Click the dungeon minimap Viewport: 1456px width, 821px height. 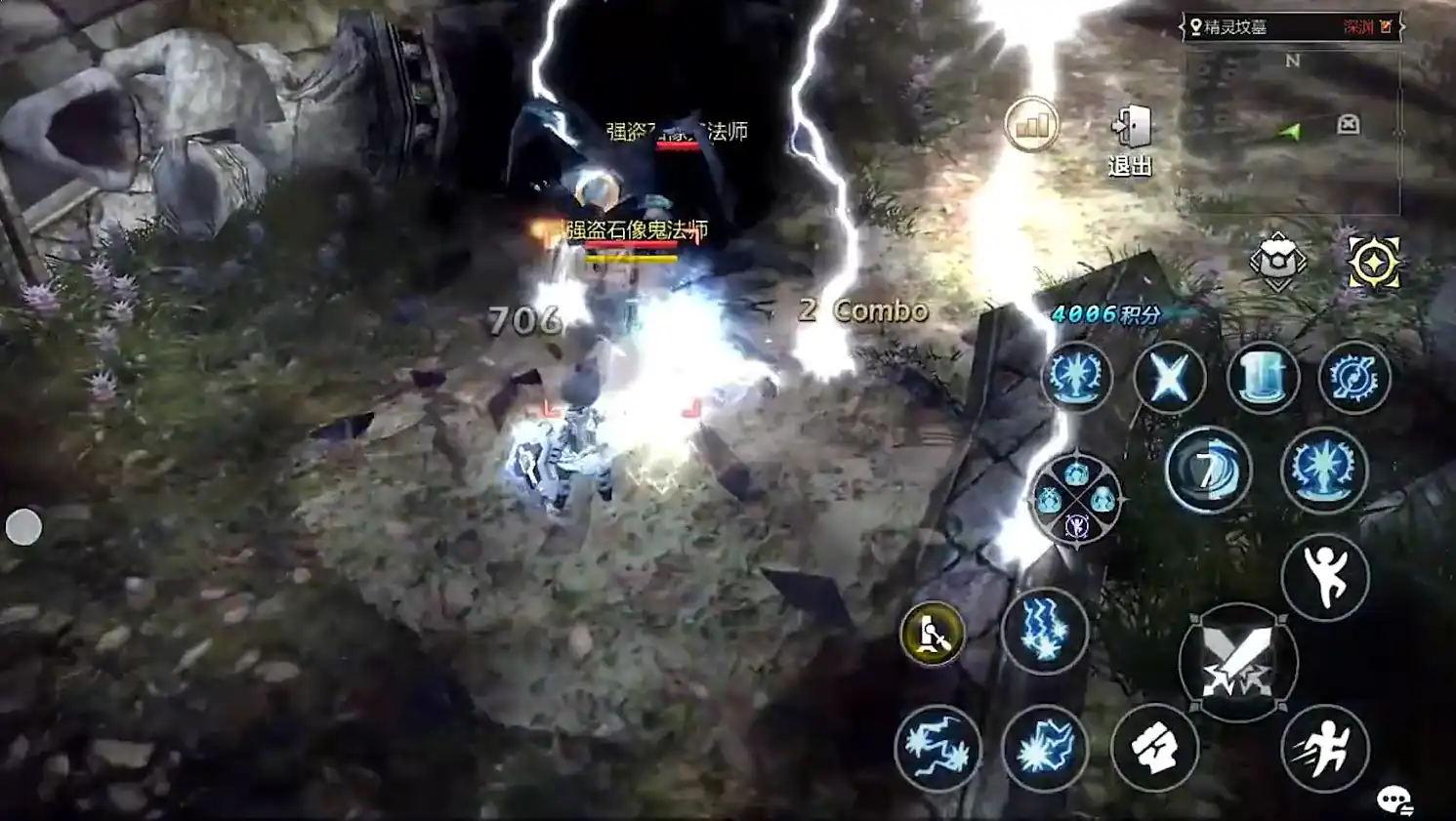coord(1291,132)
